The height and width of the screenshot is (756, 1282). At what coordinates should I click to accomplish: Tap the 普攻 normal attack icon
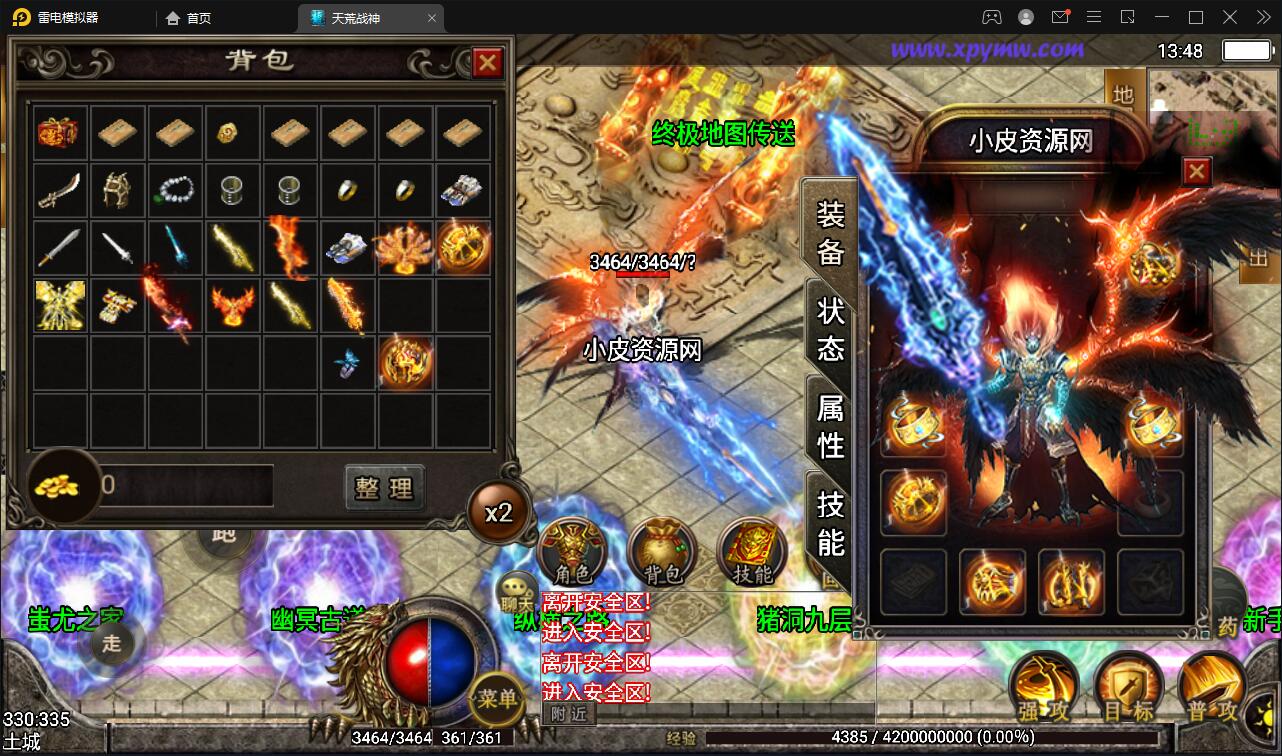click(1213, 686)
